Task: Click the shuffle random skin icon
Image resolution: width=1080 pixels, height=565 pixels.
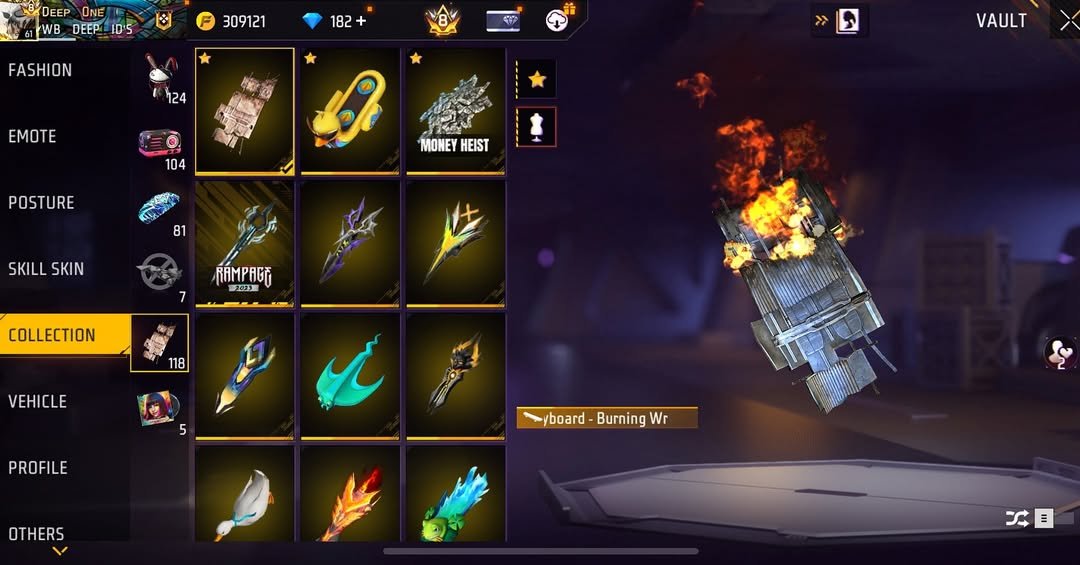Action: pos(1016,518)
